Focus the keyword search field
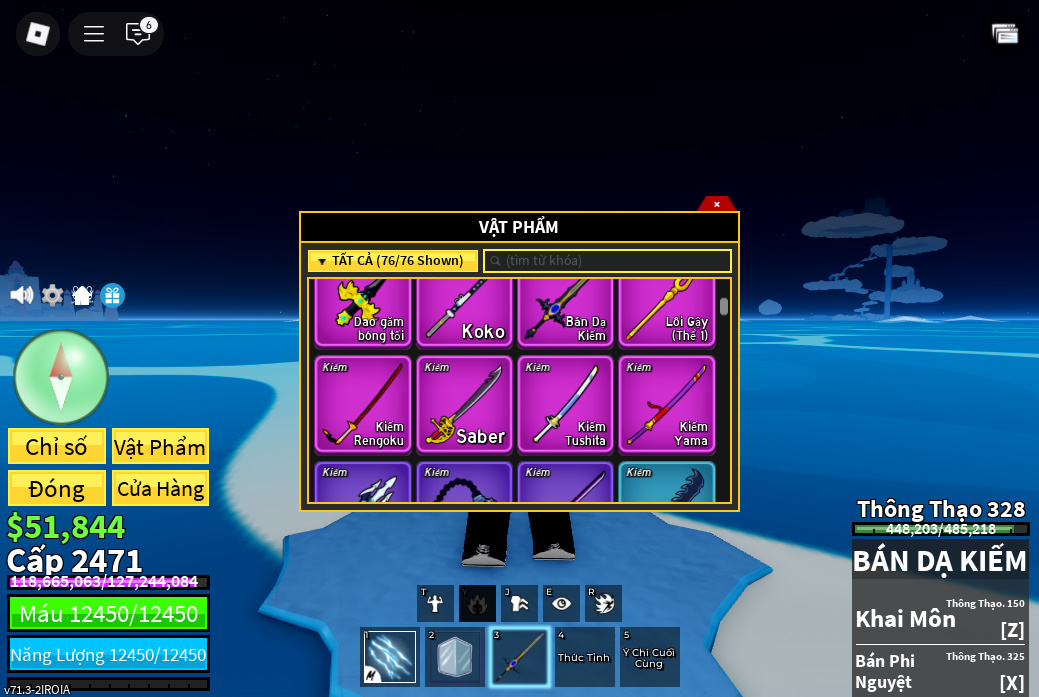Image resolution: width=1039 pixels, height=697 pixels. (608, 261)
